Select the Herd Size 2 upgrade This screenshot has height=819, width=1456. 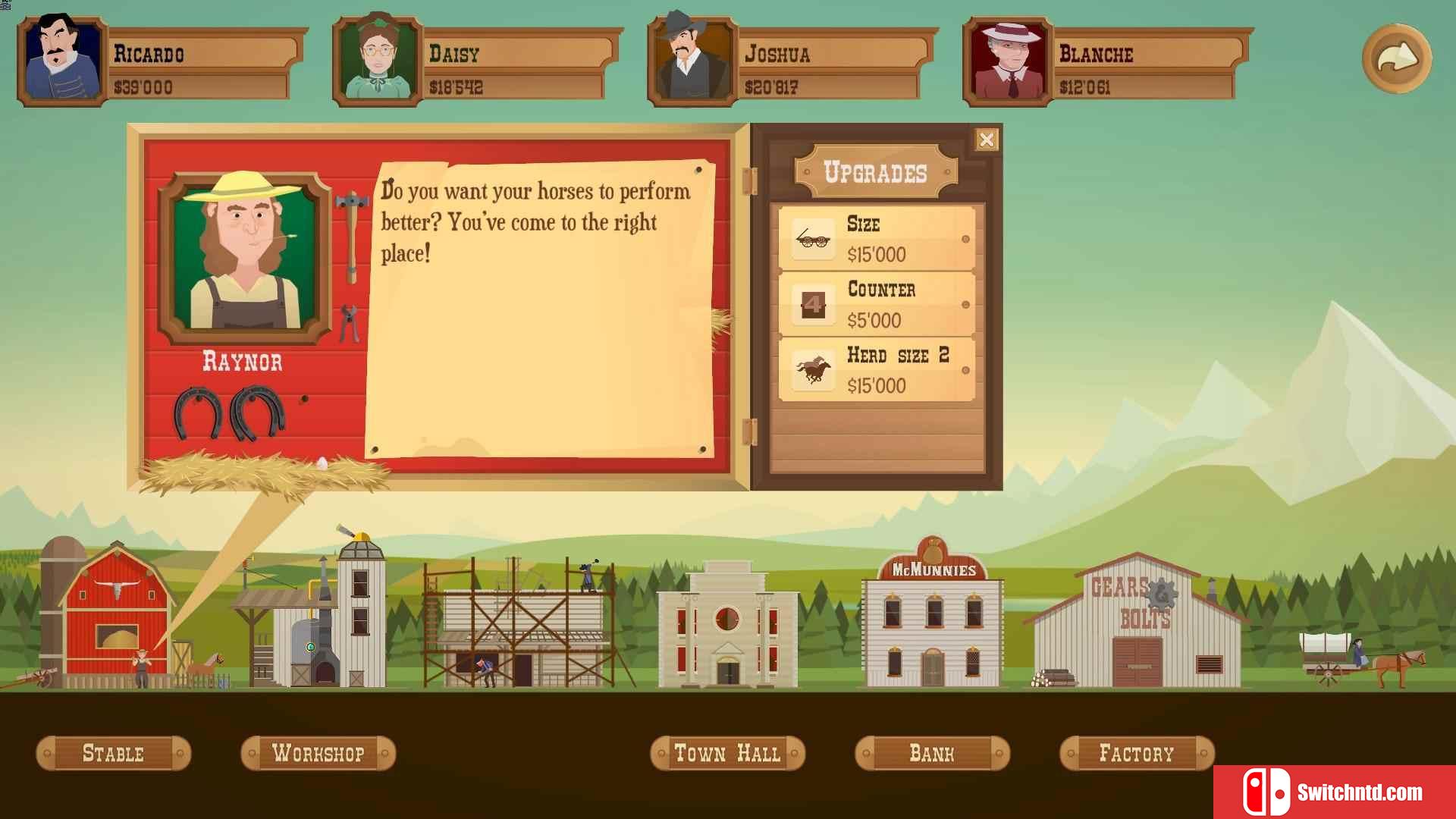[x=877, y=370]
